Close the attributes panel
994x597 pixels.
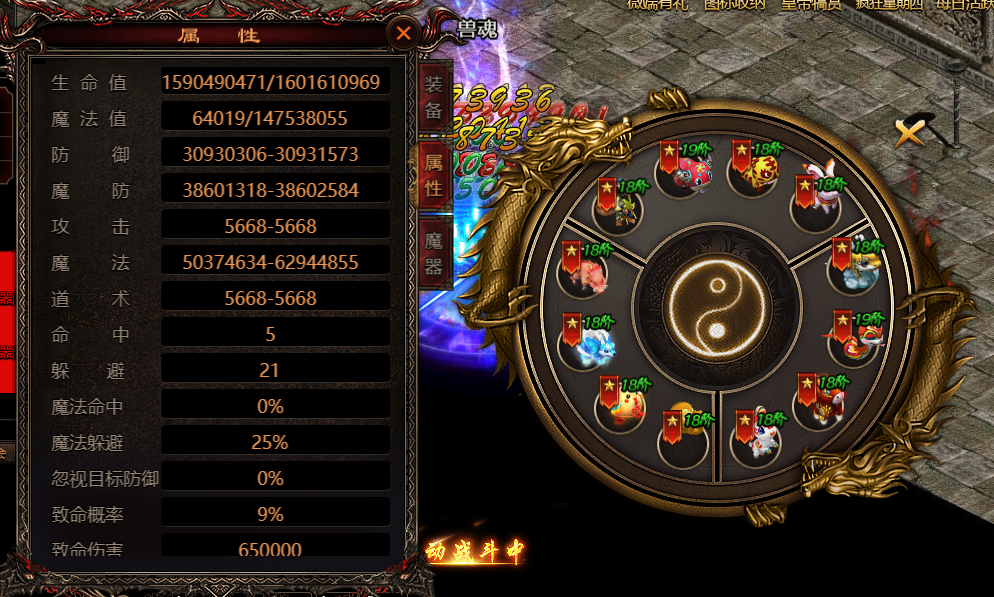click(x=403, y=34)
